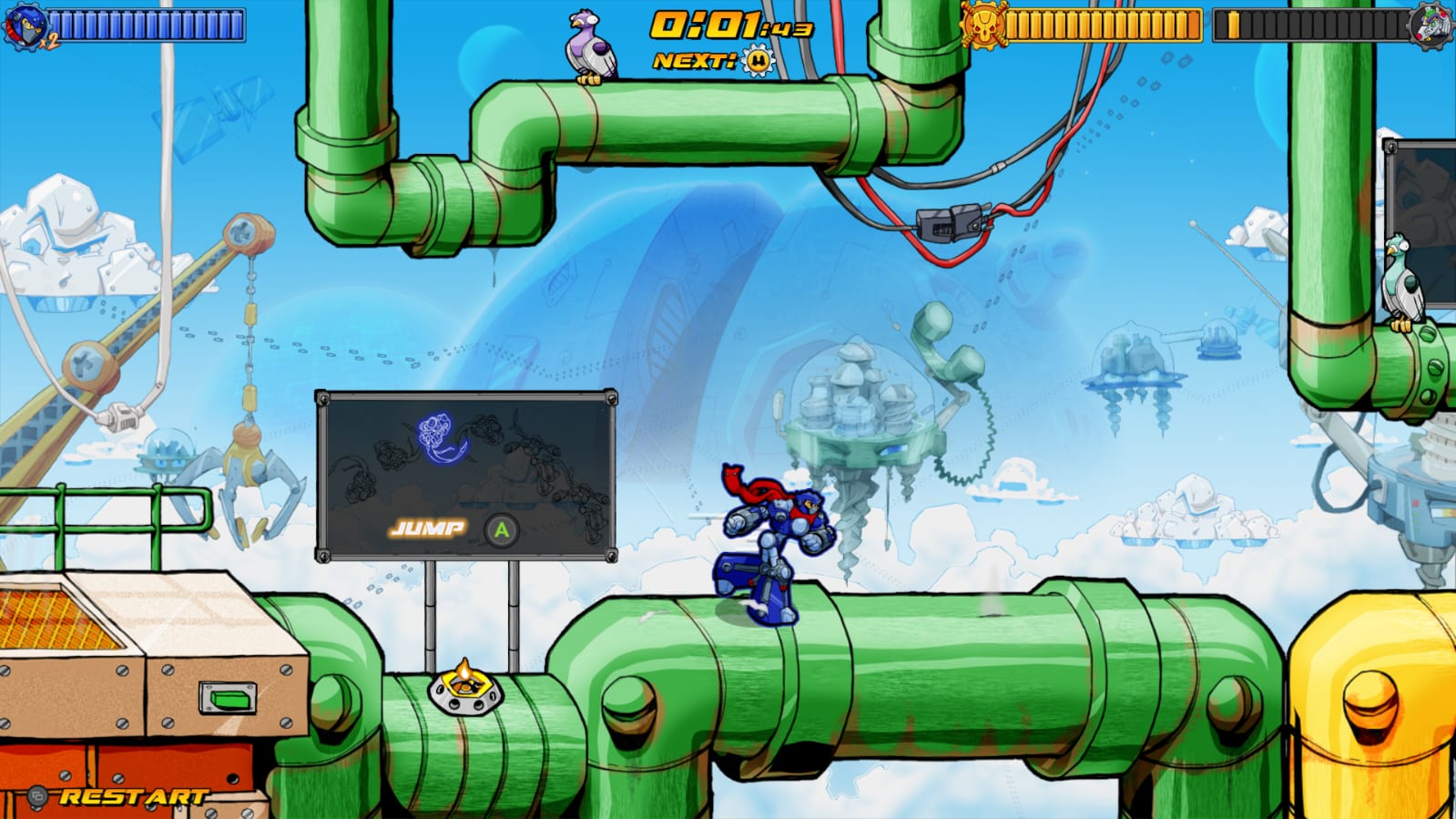Click the back-arrow icon beside RESTART

tap(37, 796)
